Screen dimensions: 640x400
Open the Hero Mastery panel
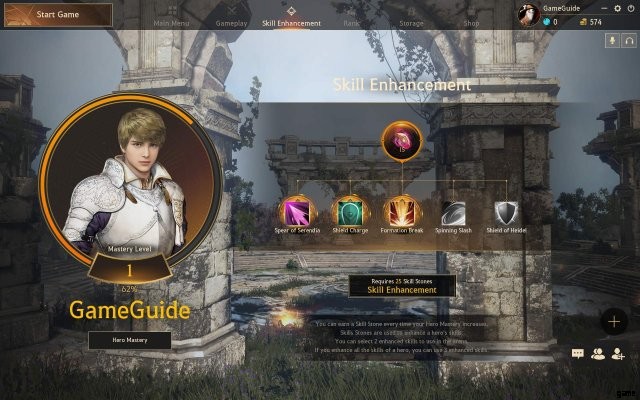(129, 340)
